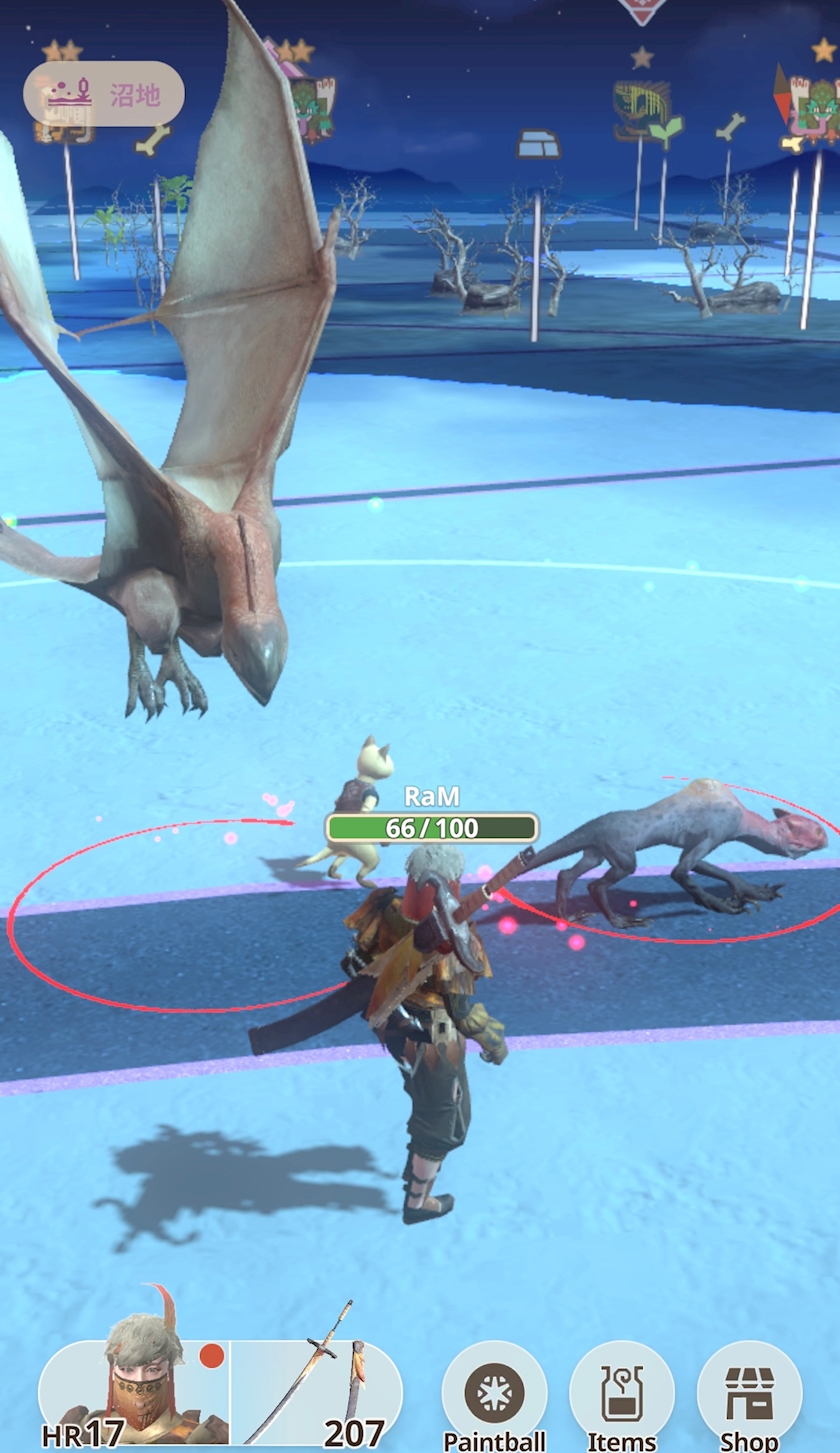The height and width of the screenshot is (1453, 840).
Task: Open the Shop
Action: (x=749, y=1394)
